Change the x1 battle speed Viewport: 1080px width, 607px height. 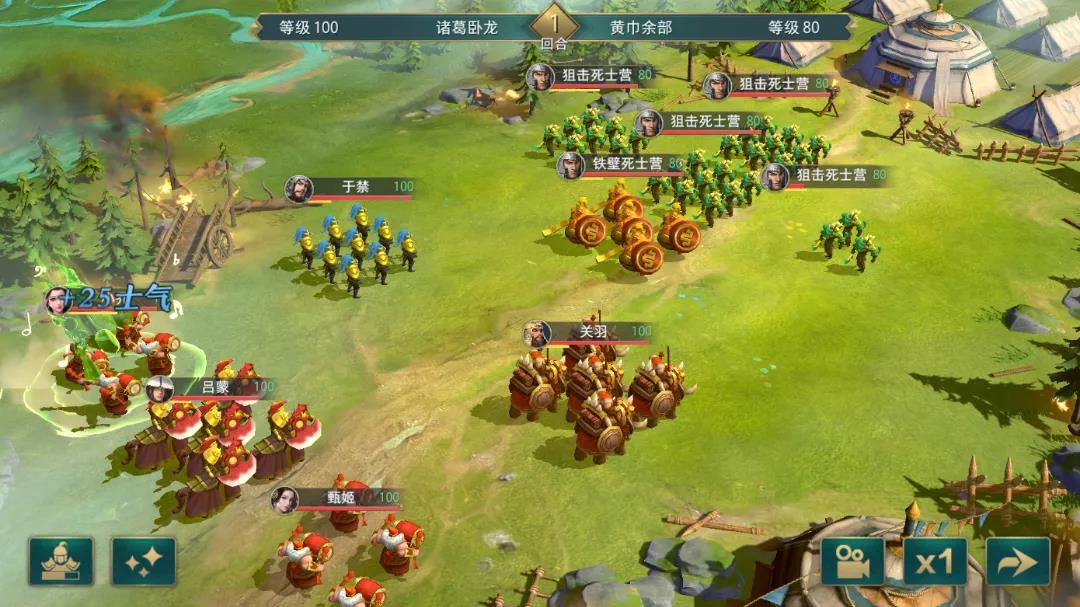[x=935, y=561]
